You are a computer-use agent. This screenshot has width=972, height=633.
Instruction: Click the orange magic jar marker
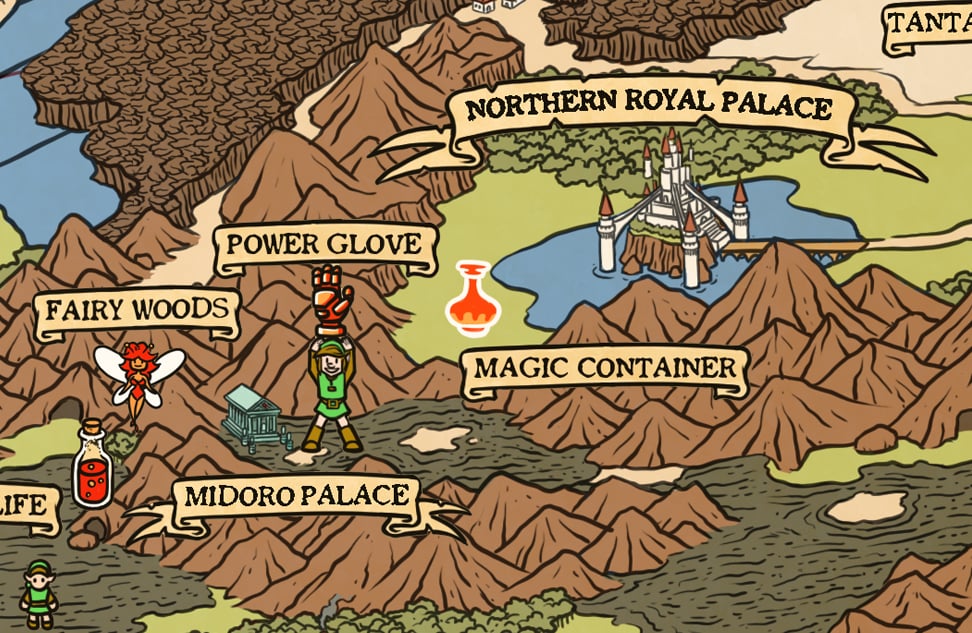473,299
